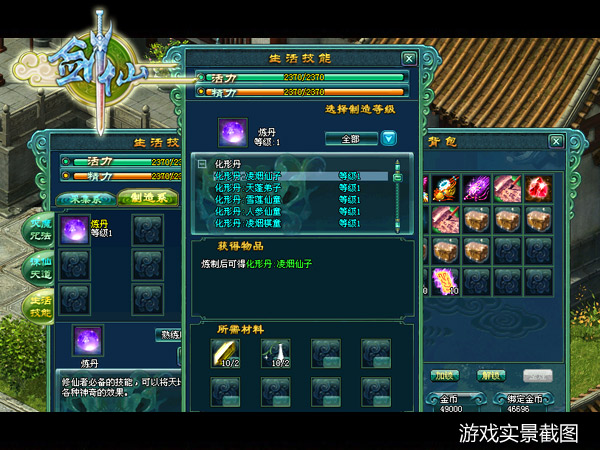
Task: Click the 解锁 unlock button in the bag
Action: 490,375
